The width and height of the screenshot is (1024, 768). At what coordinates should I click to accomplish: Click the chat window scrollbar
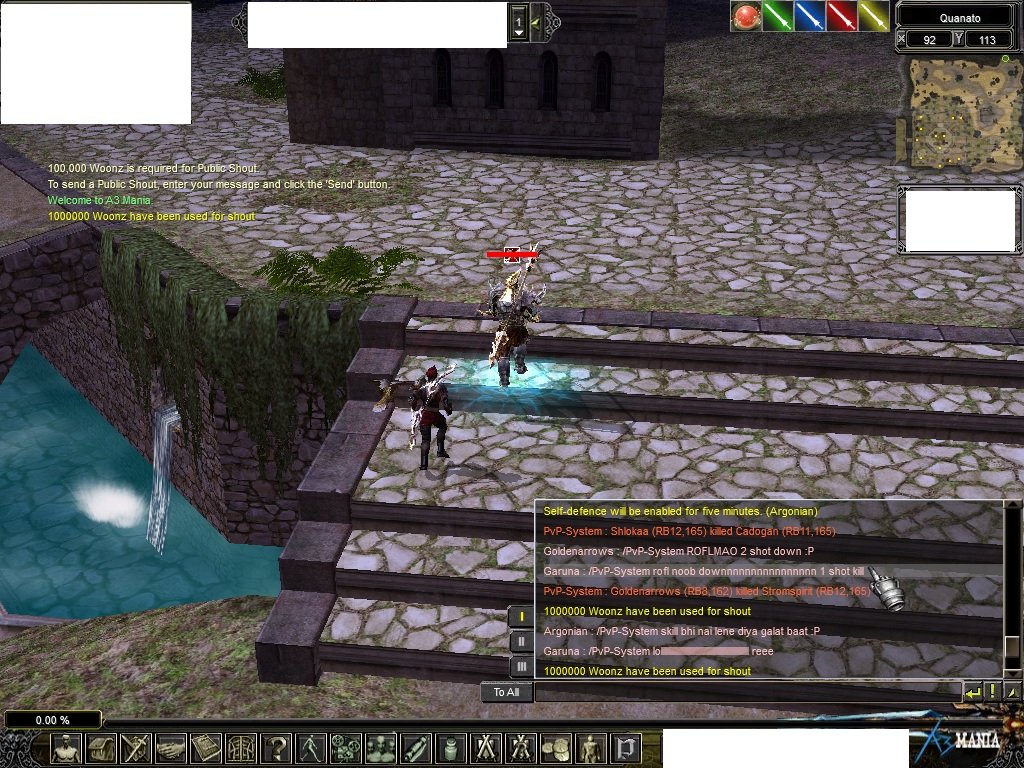point(1011,590)
